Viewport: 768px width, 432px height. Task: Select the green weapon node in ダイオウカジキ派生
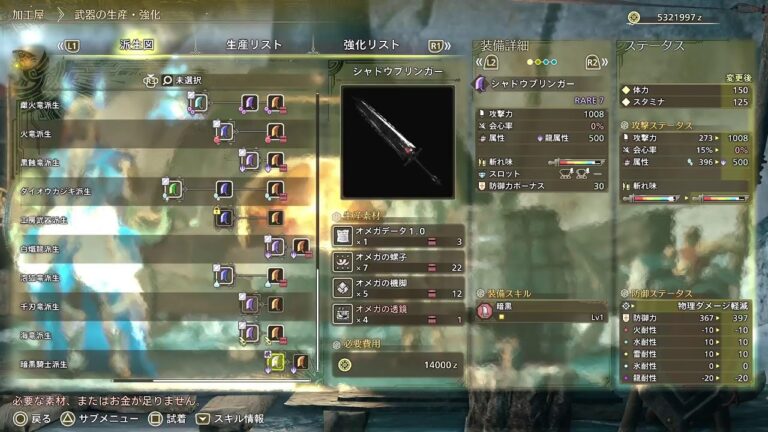click(x=175, y=188)
